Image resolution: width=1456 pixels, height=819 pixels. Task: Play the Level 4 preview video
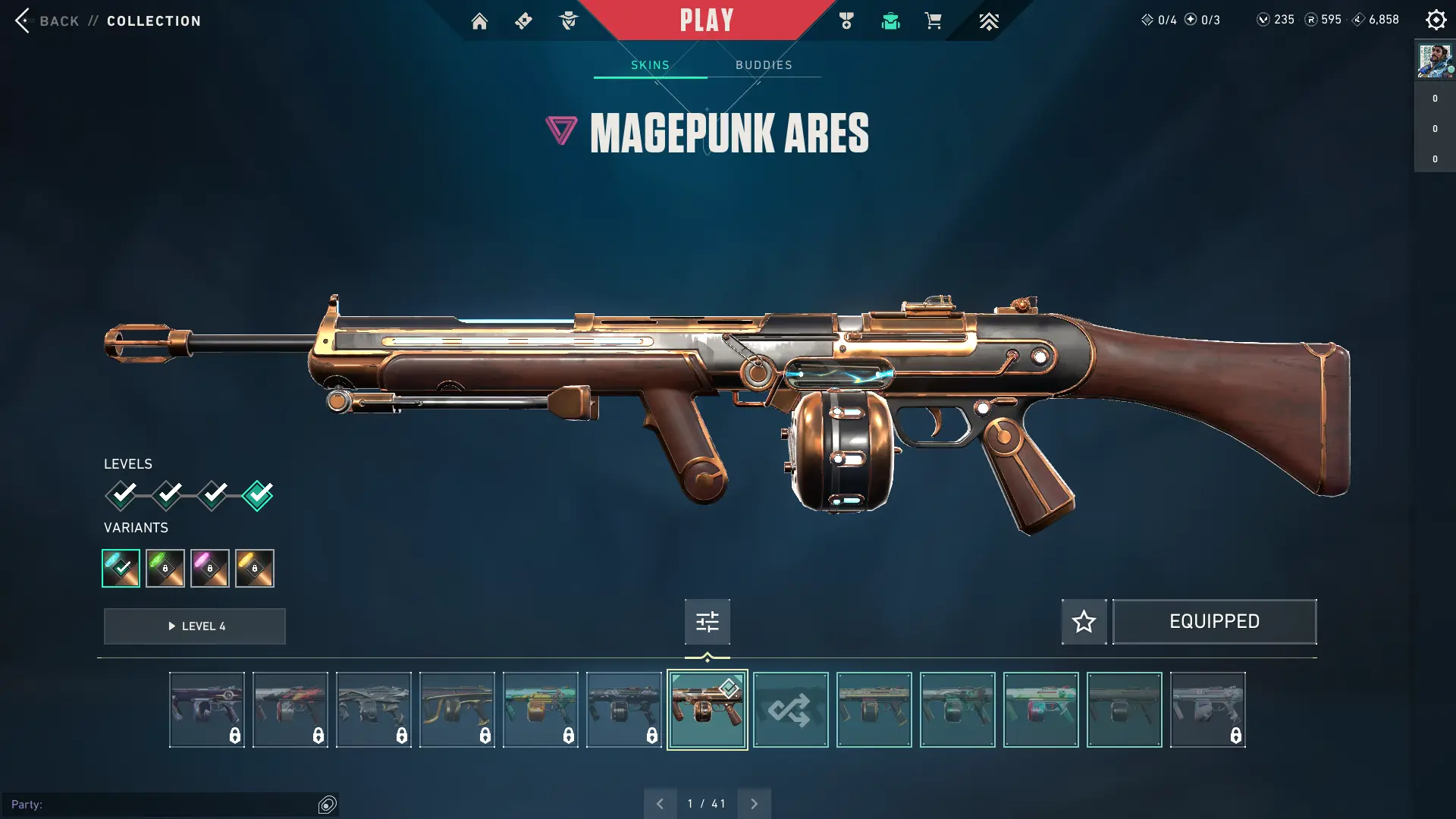coord(195,626)
